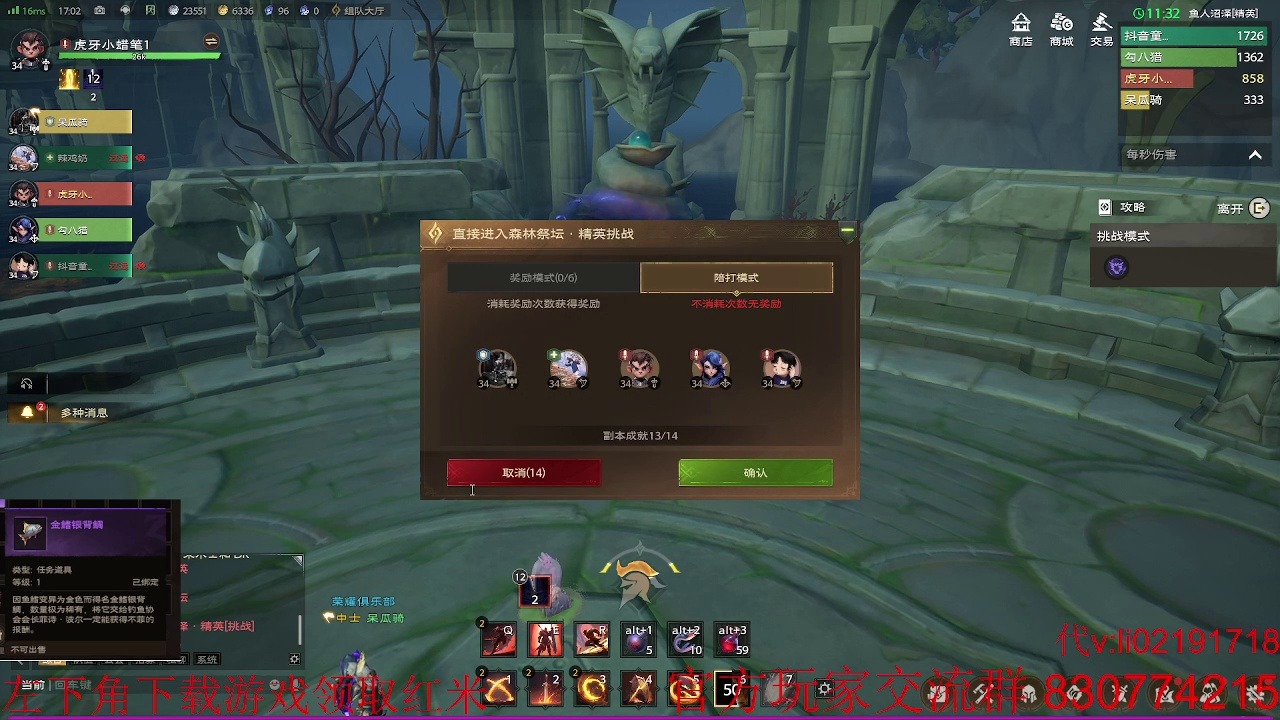Open the 商店 shop icon

click(x=1021, y=29)
